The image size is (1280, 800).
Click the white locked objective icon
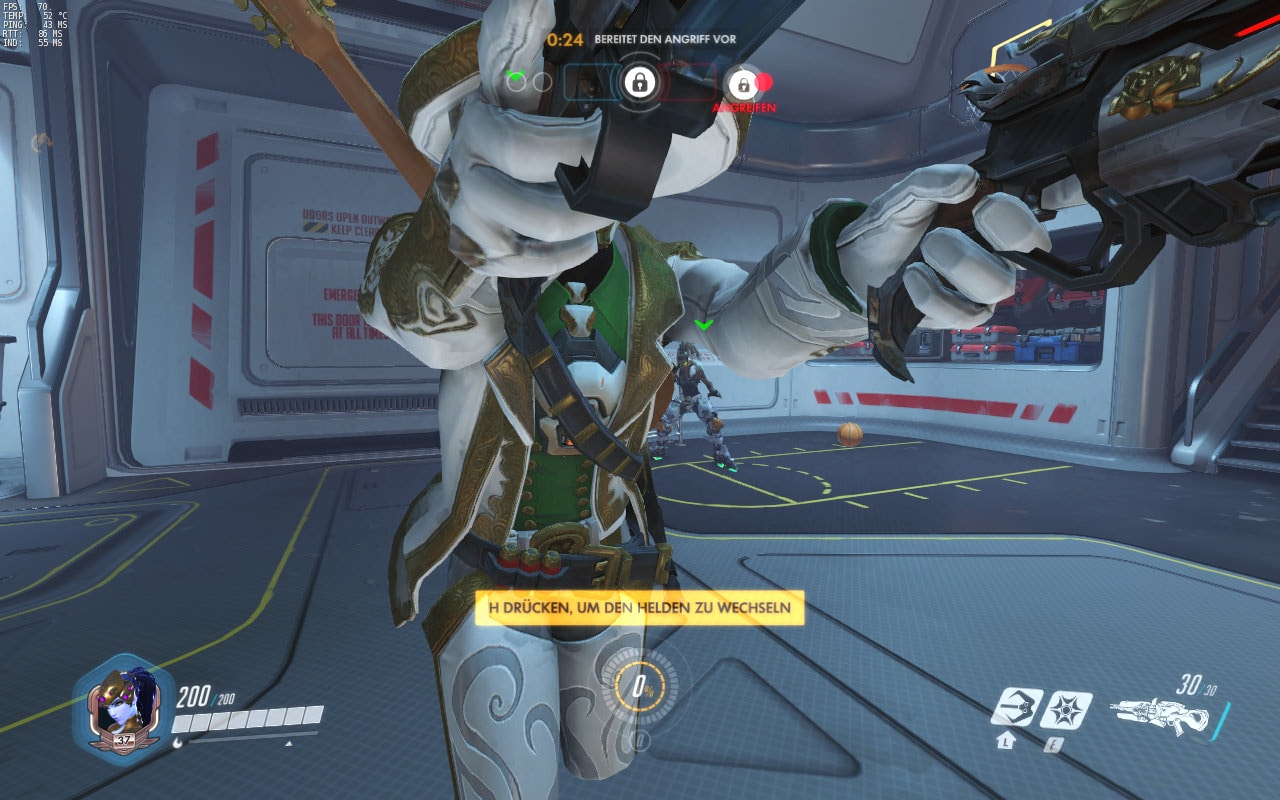tap(639, 82)
